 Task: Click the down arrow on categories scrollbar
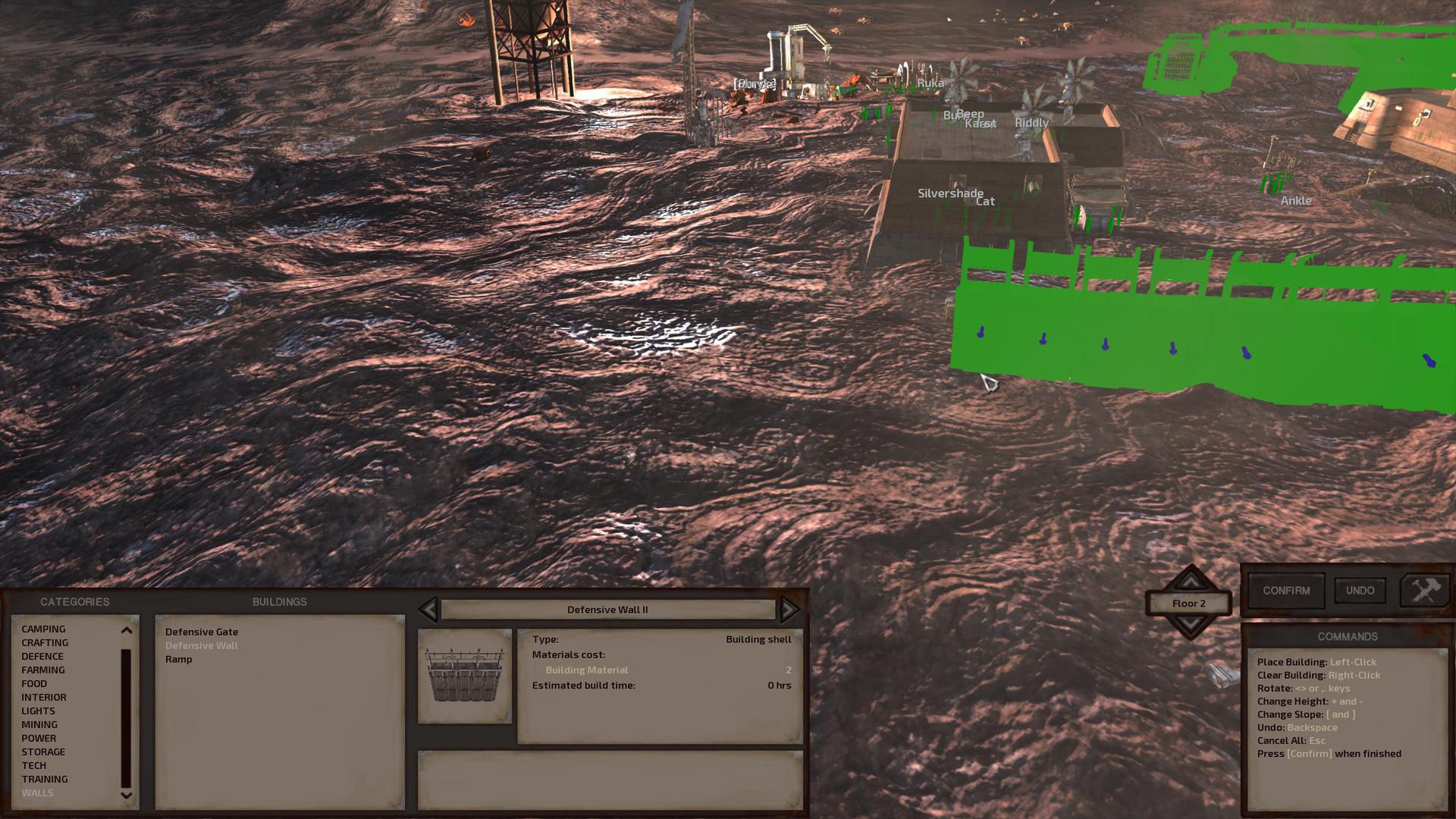[x=125, y=795]
